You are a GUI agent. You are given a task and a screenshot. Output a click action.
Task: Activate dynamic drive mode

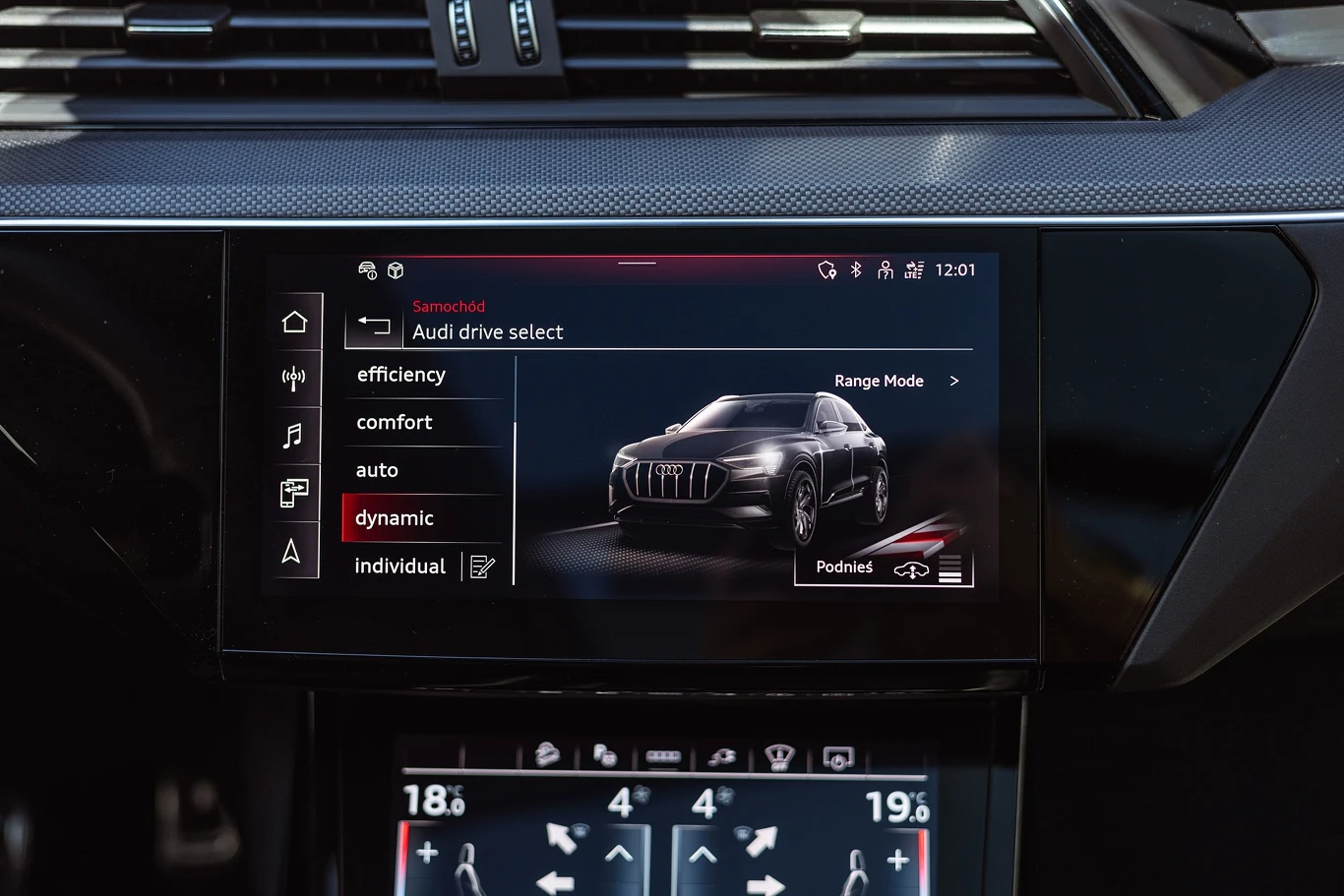click(395, 517)
